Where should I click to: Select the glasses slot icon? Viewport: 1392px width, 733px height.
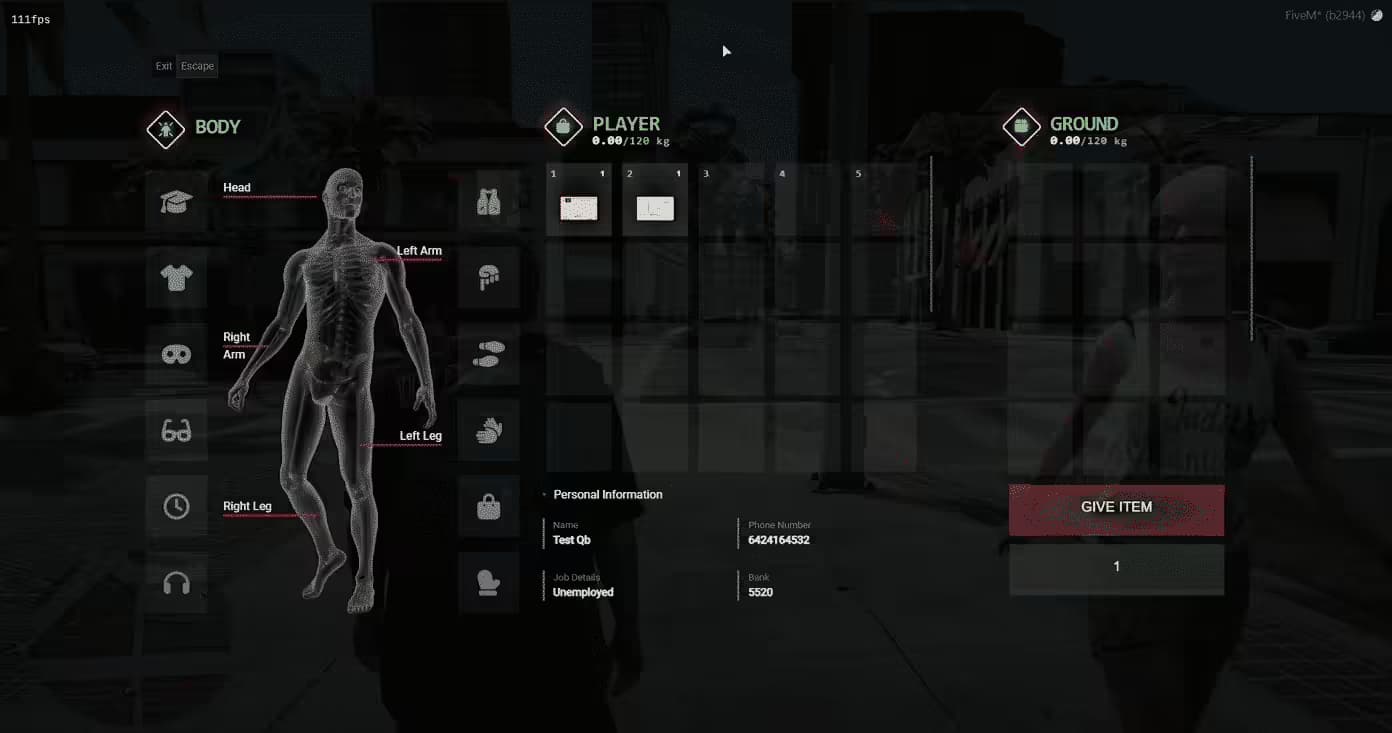coord(177,430)
